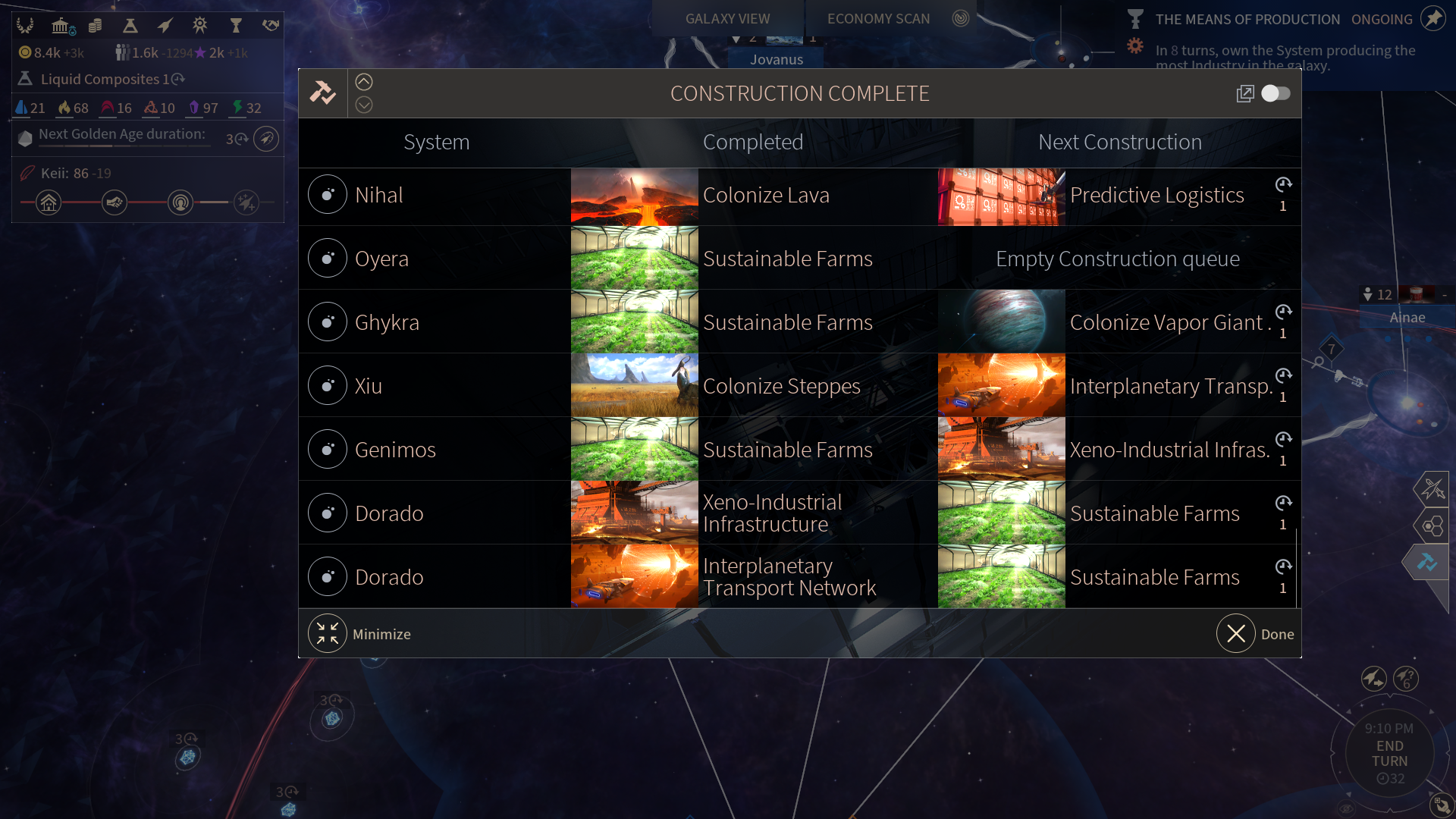Show the next notification with down arrow

pyautogui.click(x=364, y=105)
